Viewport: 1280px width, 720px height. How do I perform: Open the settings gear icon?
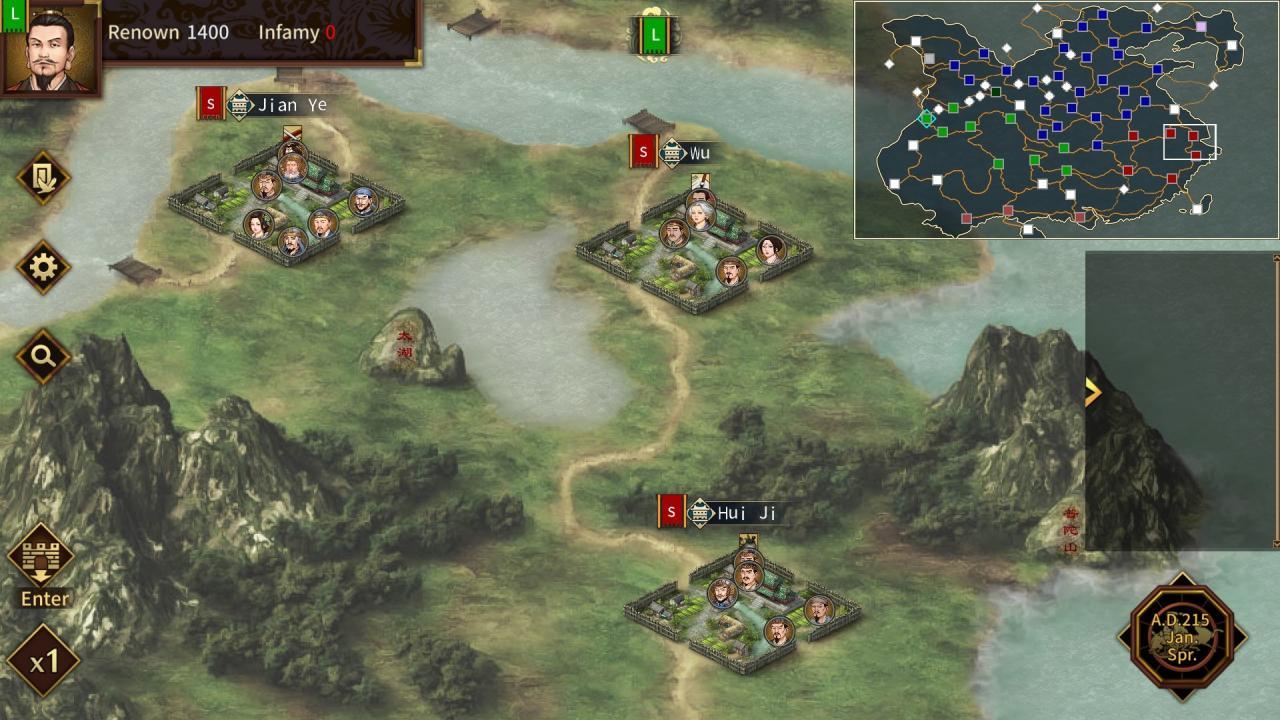pos(42,267)
